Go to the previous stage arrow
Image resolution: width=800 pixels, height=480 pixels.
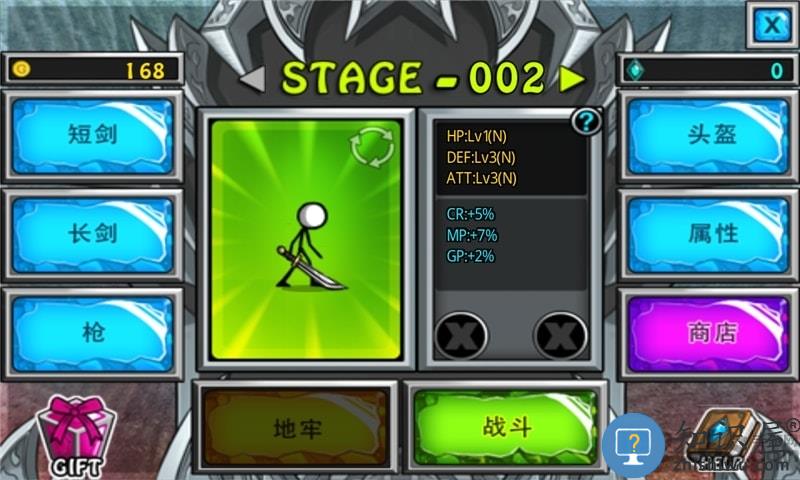pyautogui.click(x=252, y=78)
